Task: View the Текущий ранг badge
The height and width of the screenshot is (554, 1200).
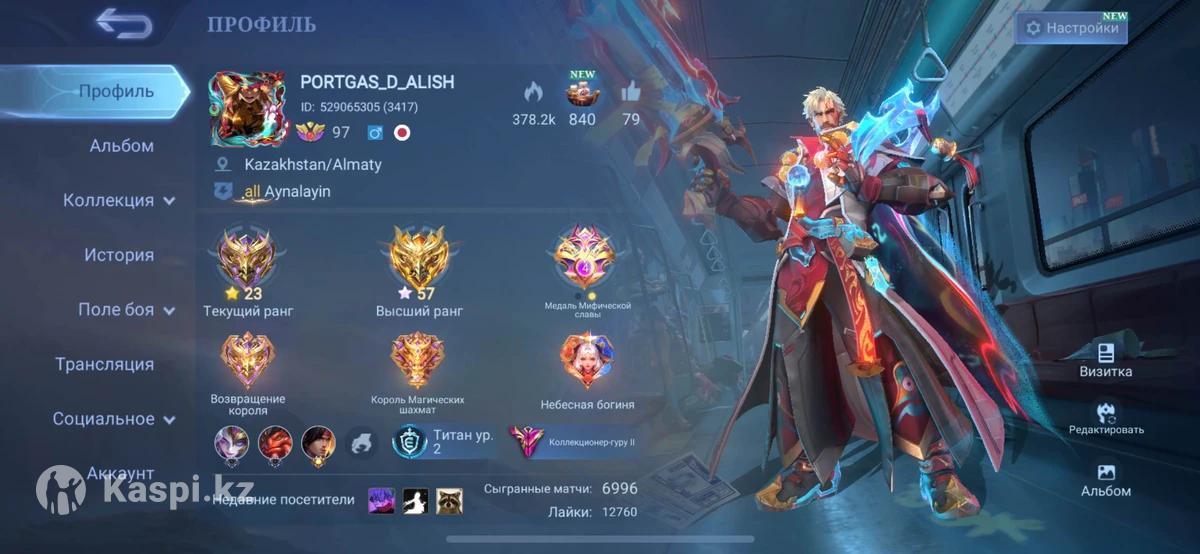Action: click(x=246, y=259)
